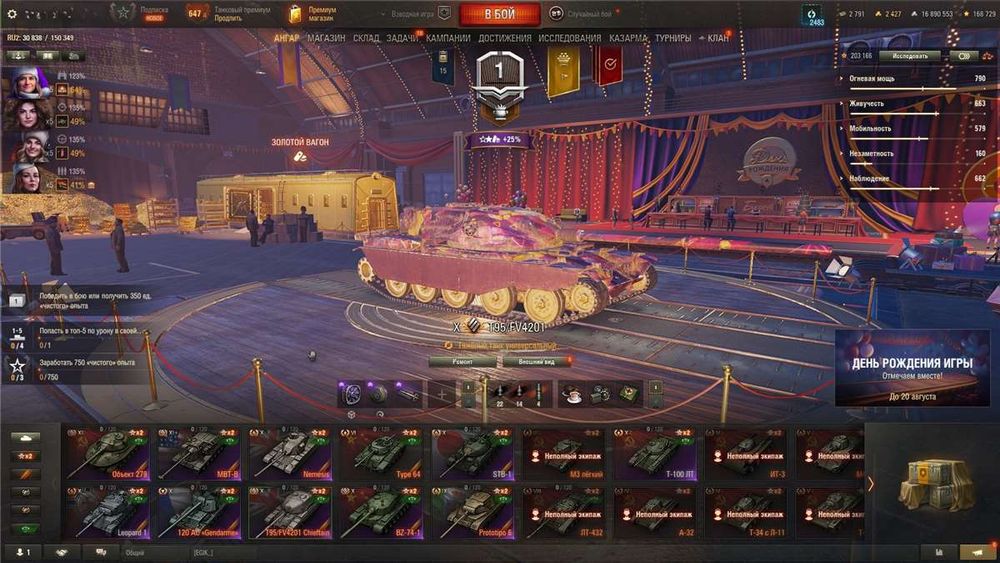
Task: Open the ТУРНИРЫ tab
Action: coord(673,38)
